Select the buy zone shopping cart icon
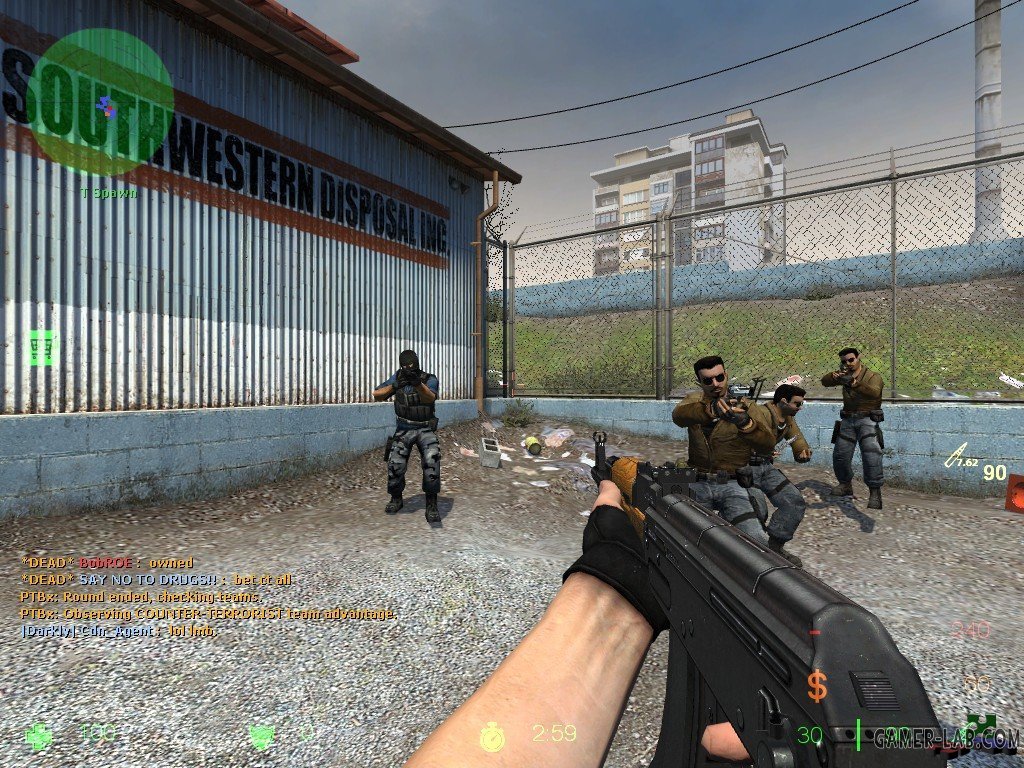 pyautogui.click(x=42, y=348)
